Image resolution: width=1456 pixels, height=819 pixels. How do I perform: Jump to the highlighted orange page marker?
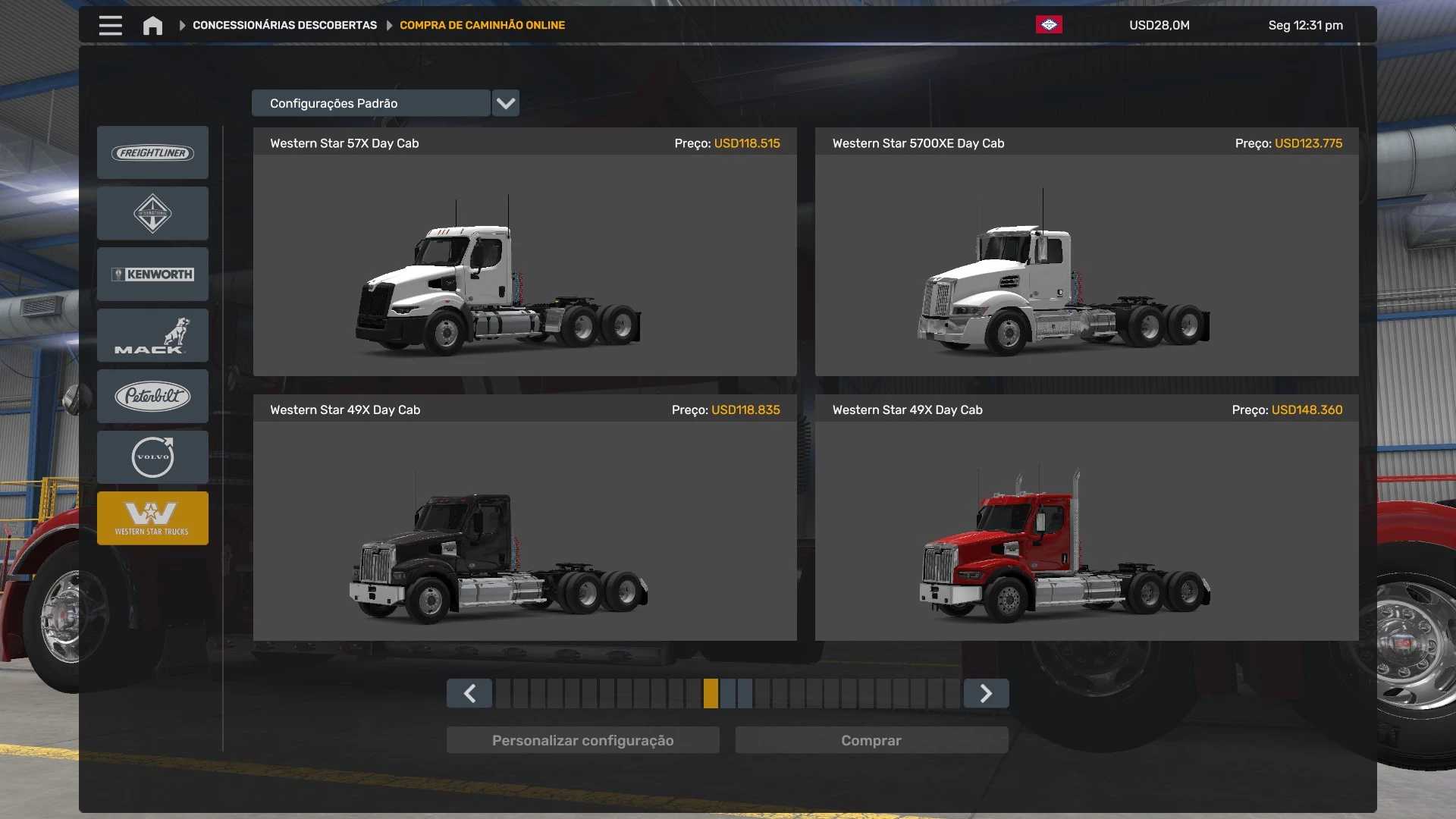click(711, 694)
